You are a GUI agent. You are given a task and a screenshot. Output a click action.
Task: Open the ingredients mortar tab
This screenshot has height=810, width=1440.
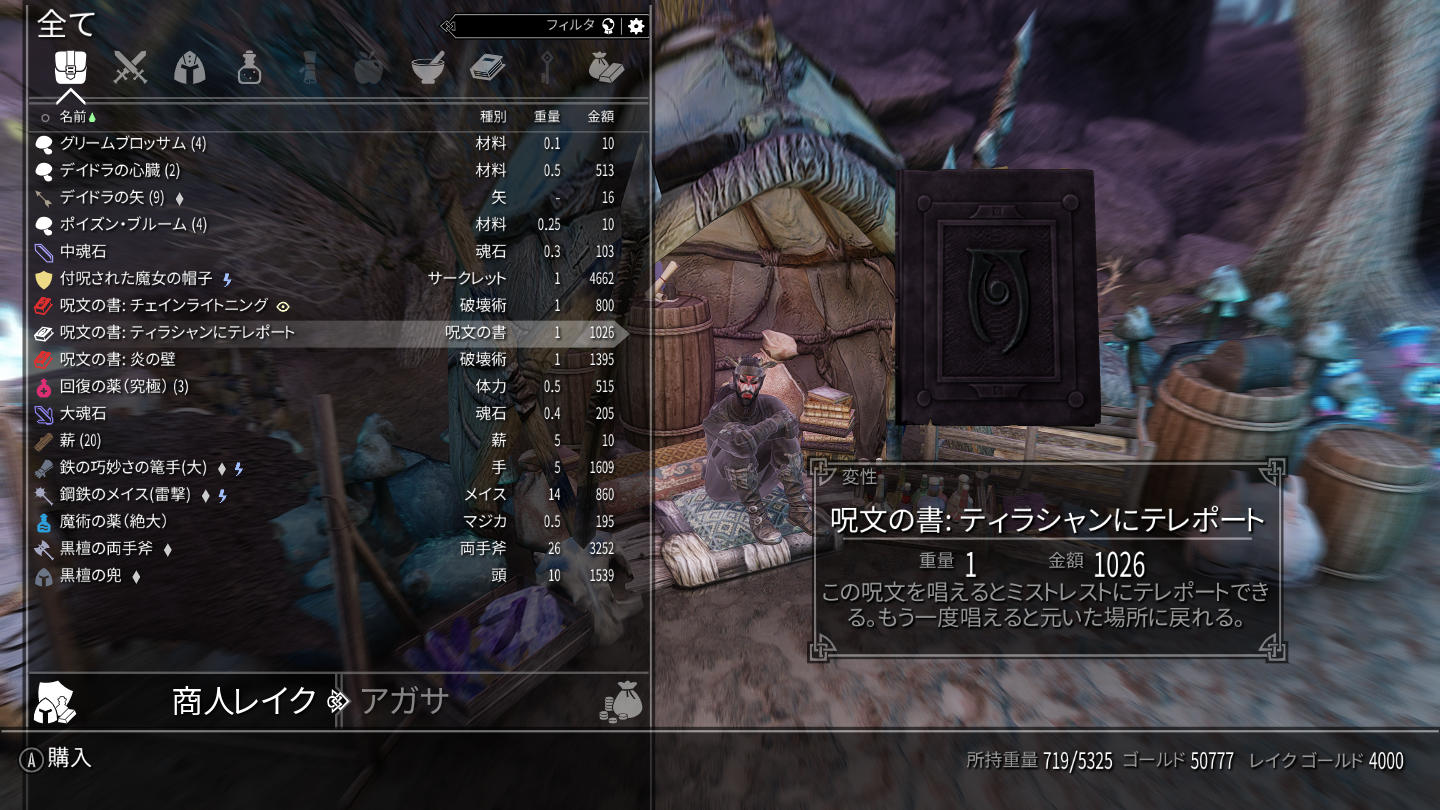(x=428, y=68)
